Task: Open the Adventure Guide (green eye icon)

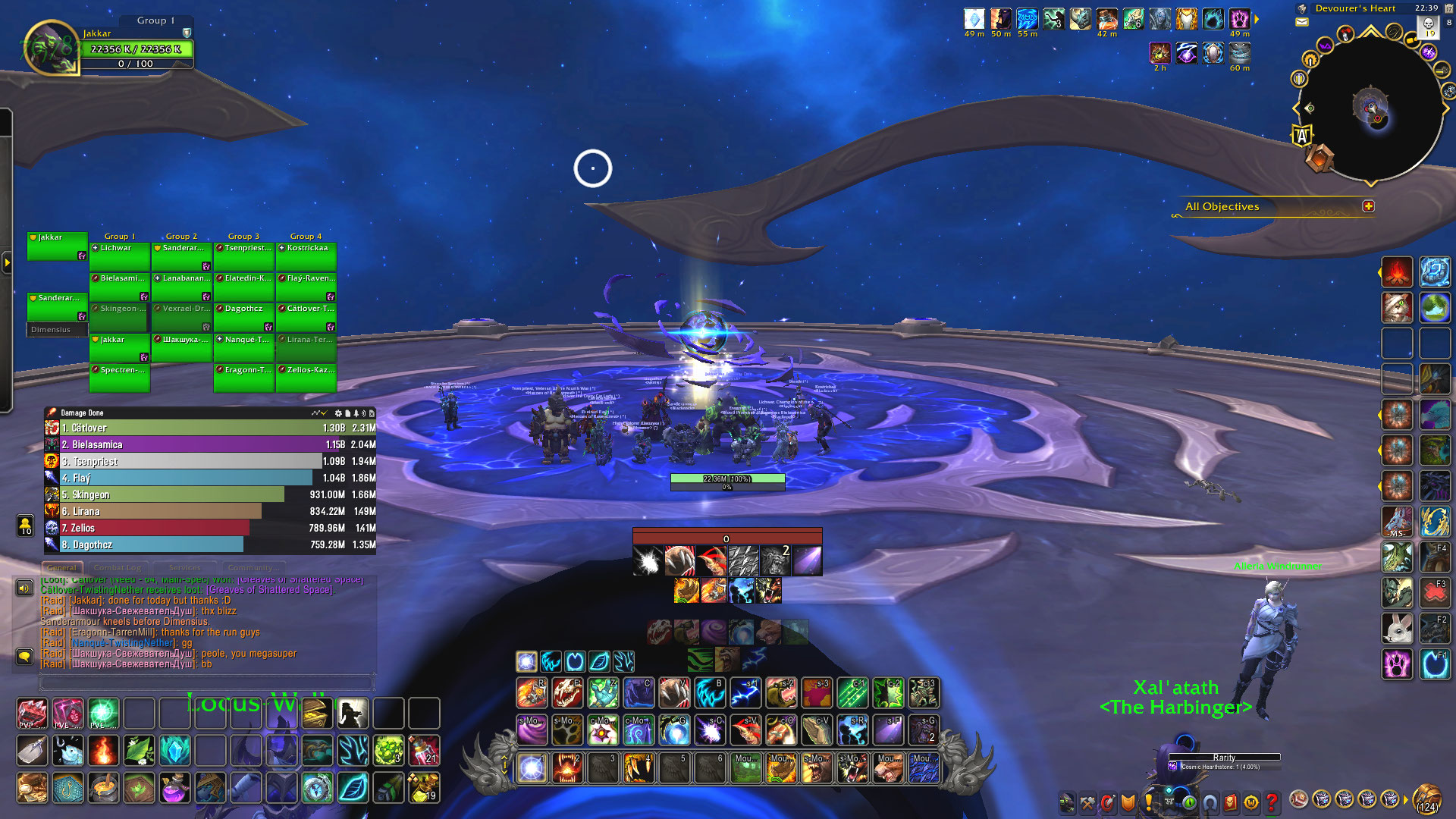Action: [1188, 802]
